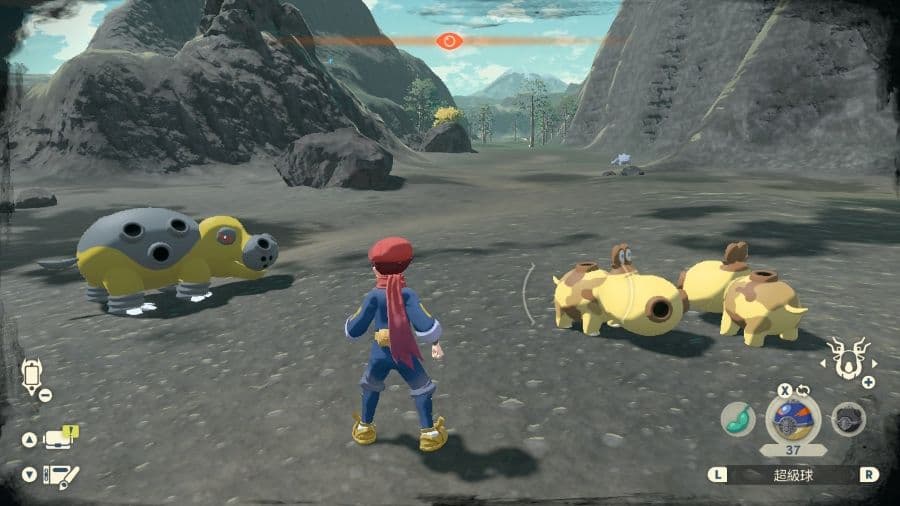Open the Pokédex notebook with brush icon
Screen dimensions: 900x506
coord(60,476)
